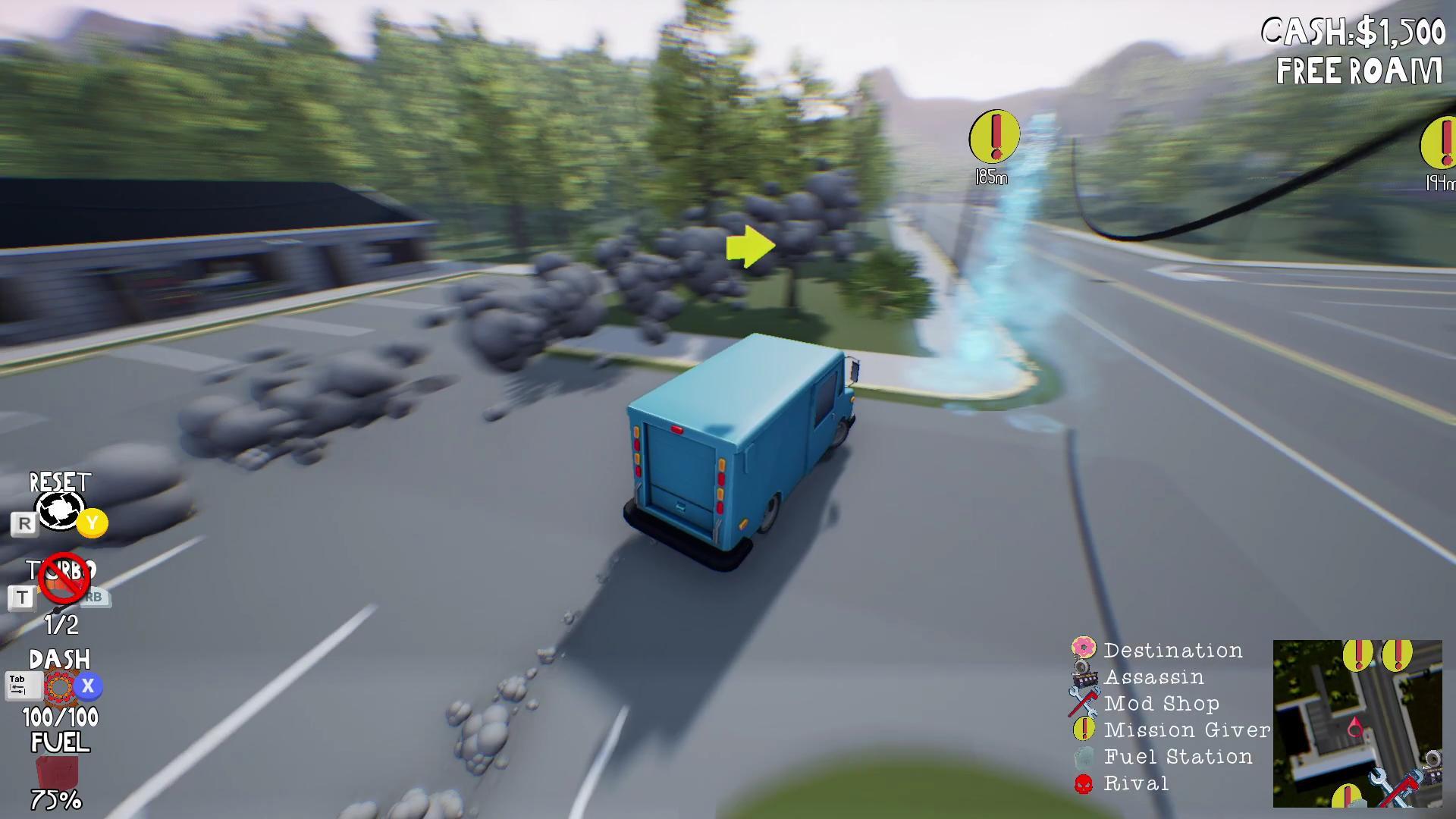Select the red skull Rival icon

click(x=1084, y=783)
